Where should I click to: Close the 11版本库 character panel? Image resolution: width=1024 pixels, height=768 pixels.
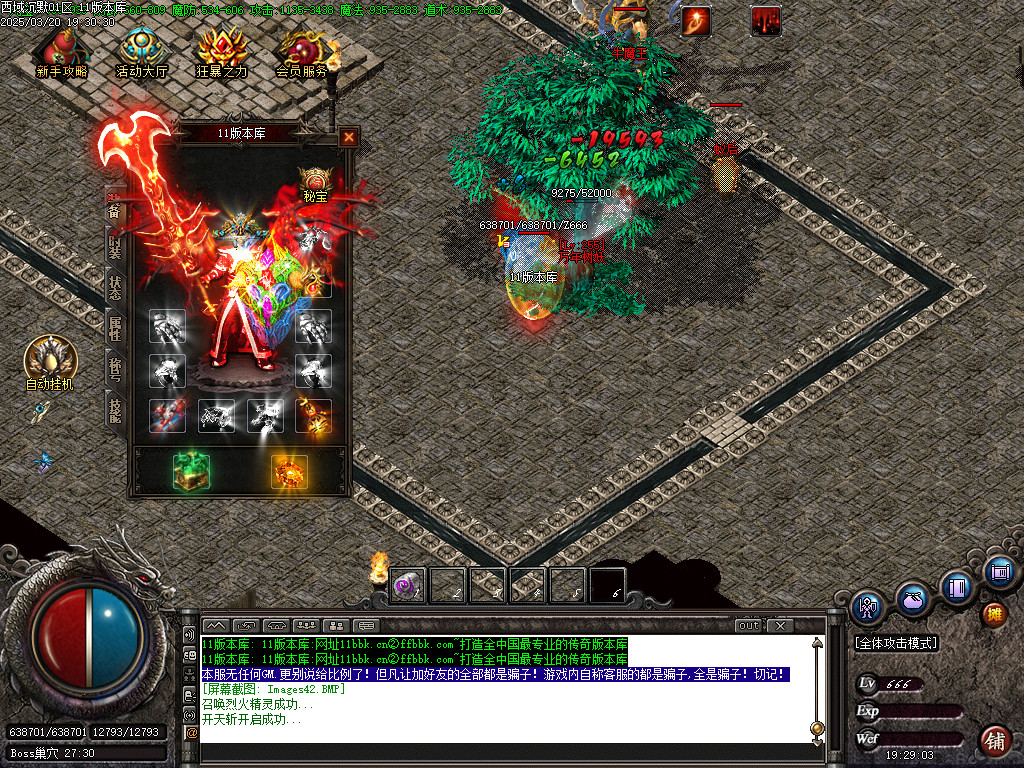[348, 137]
